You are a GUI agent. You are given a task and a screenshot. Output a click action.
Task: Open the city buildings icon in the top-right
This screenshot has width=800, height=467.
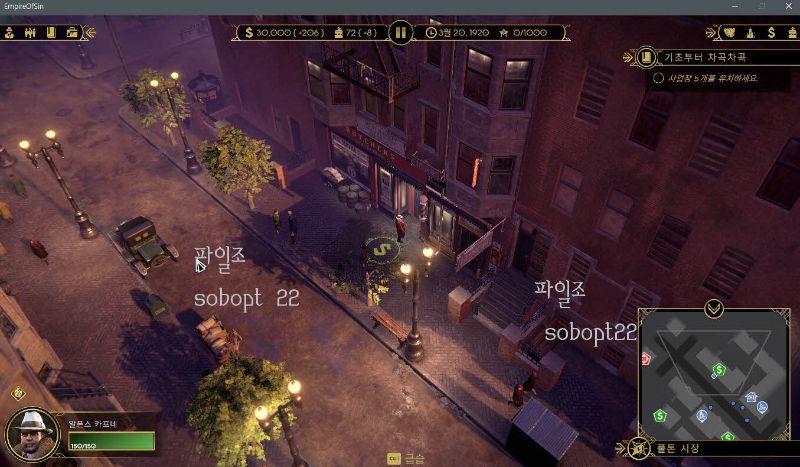(x=750, y=32)
